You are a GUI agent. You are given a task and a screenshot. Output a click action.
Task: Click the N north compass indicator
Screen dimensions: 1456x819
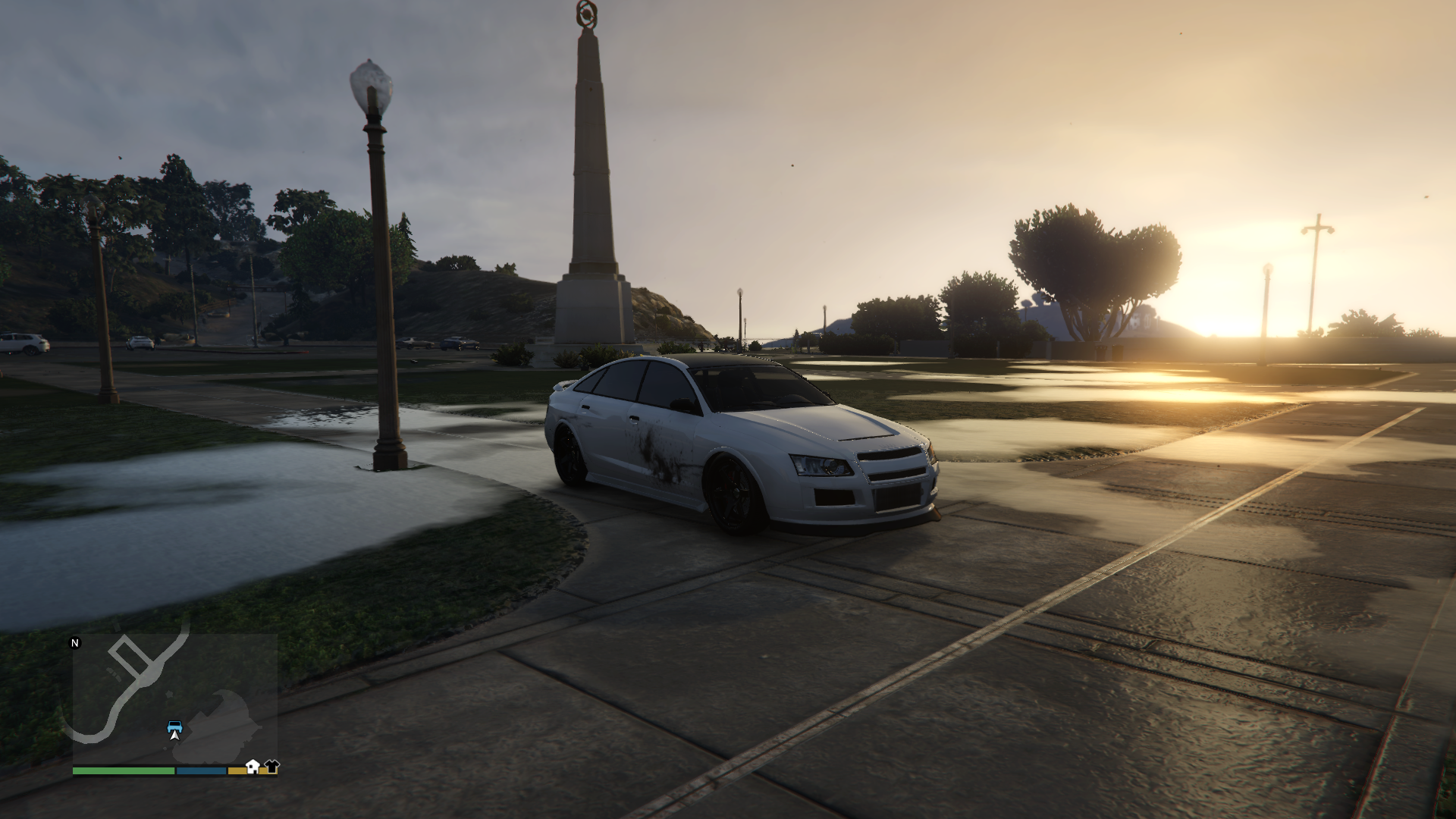(x=75, y=643)
